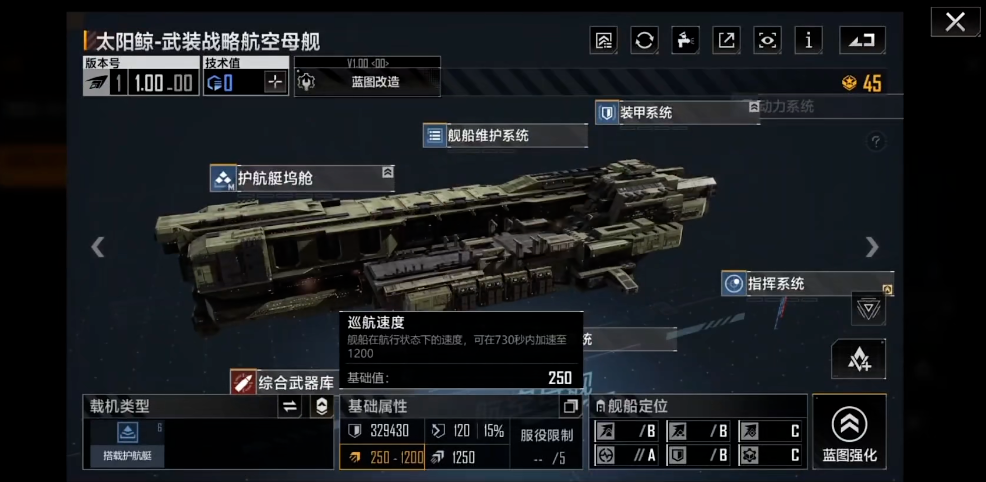986x482 pixels.
Task: Swap aircraft type with the arrows icon
Action: [x=290, y=406]
